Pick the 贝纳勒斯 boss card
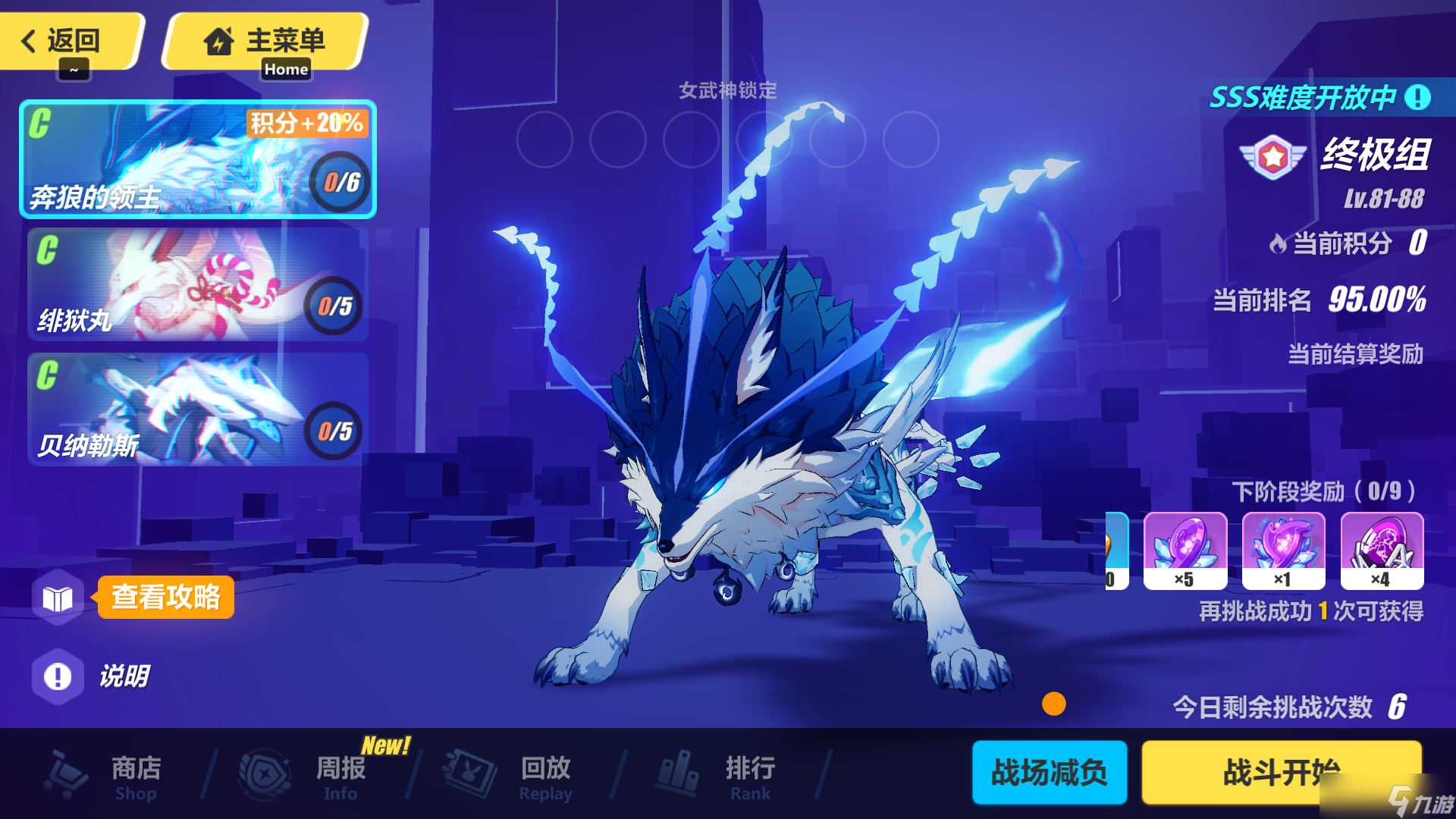 tap(197, 409)
